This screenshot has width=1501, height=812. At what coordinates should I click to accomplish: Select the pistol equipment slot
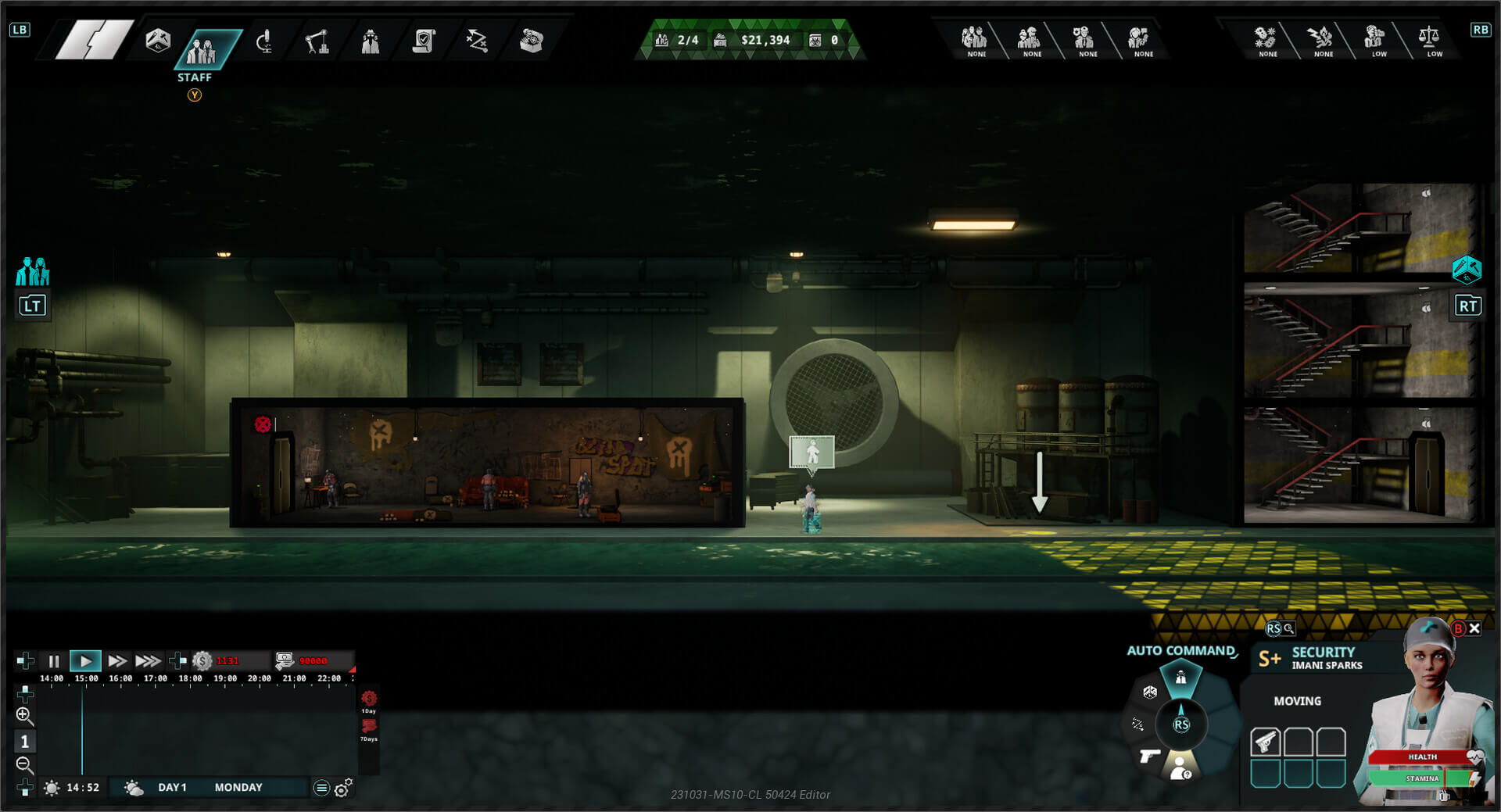[x=1265, y=742]
